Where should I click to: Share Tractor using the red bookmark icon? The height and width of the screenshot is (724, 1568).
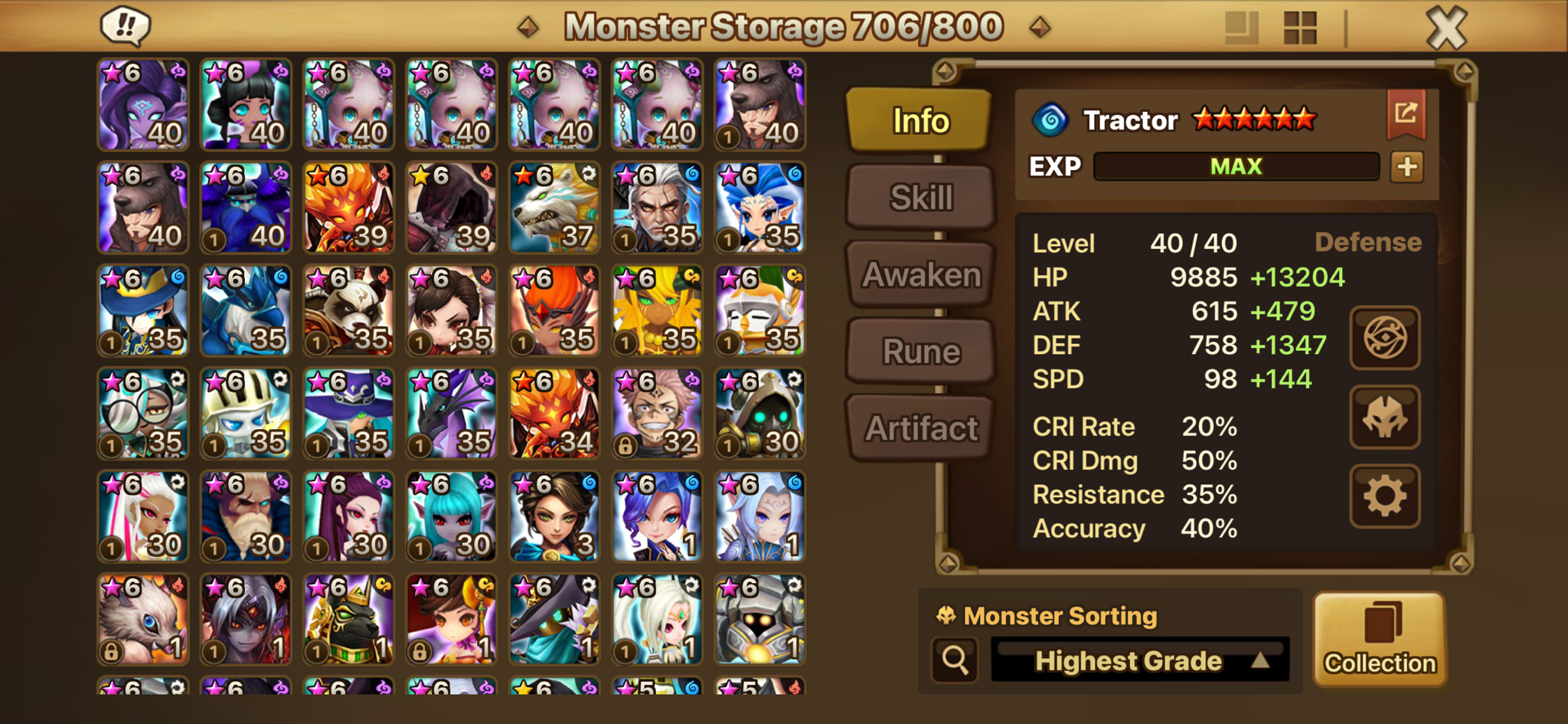(1406, 114)
